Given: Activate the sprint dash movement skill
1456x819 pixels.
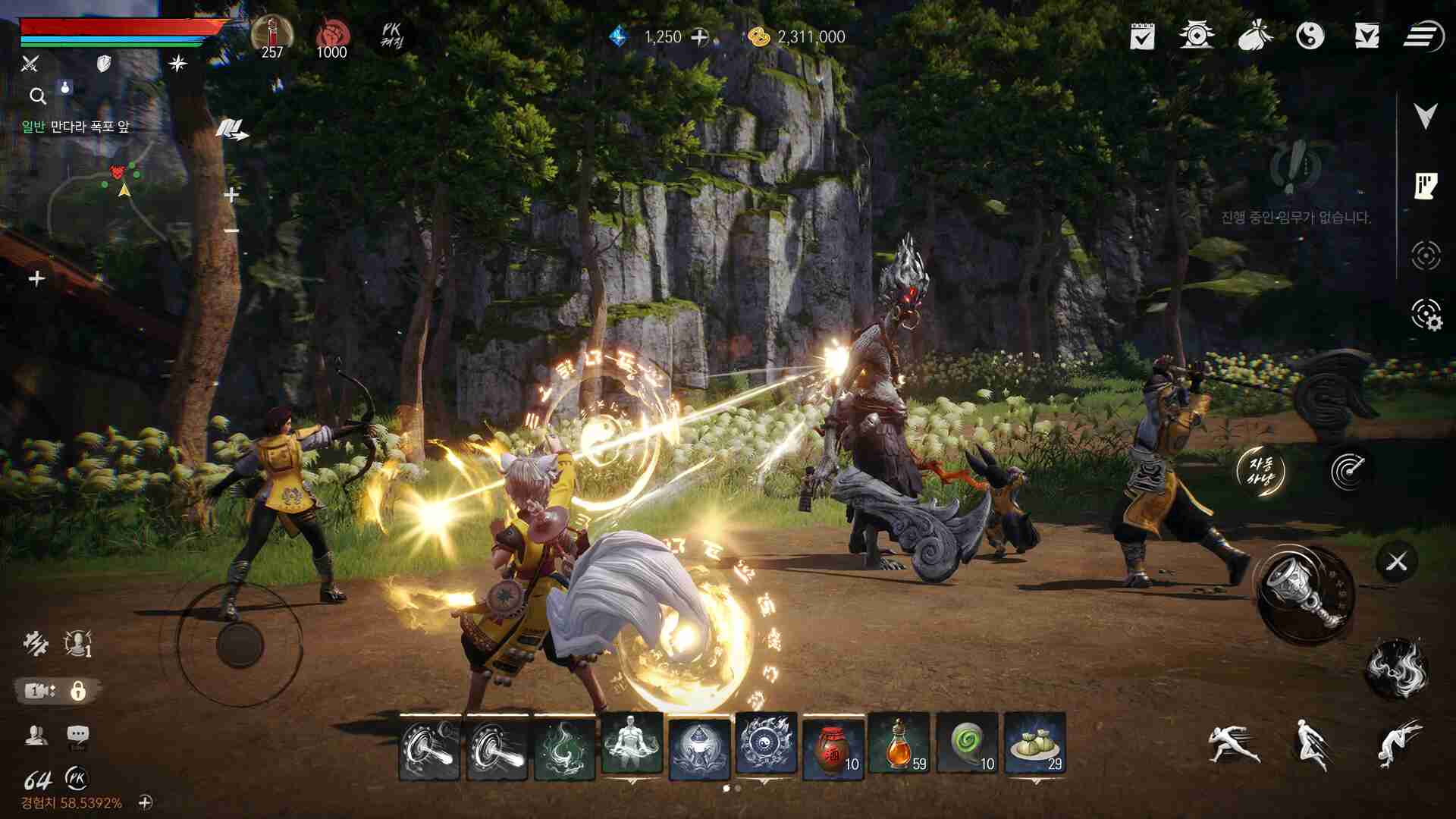Looking at the screenshot, I should 1232,743.
